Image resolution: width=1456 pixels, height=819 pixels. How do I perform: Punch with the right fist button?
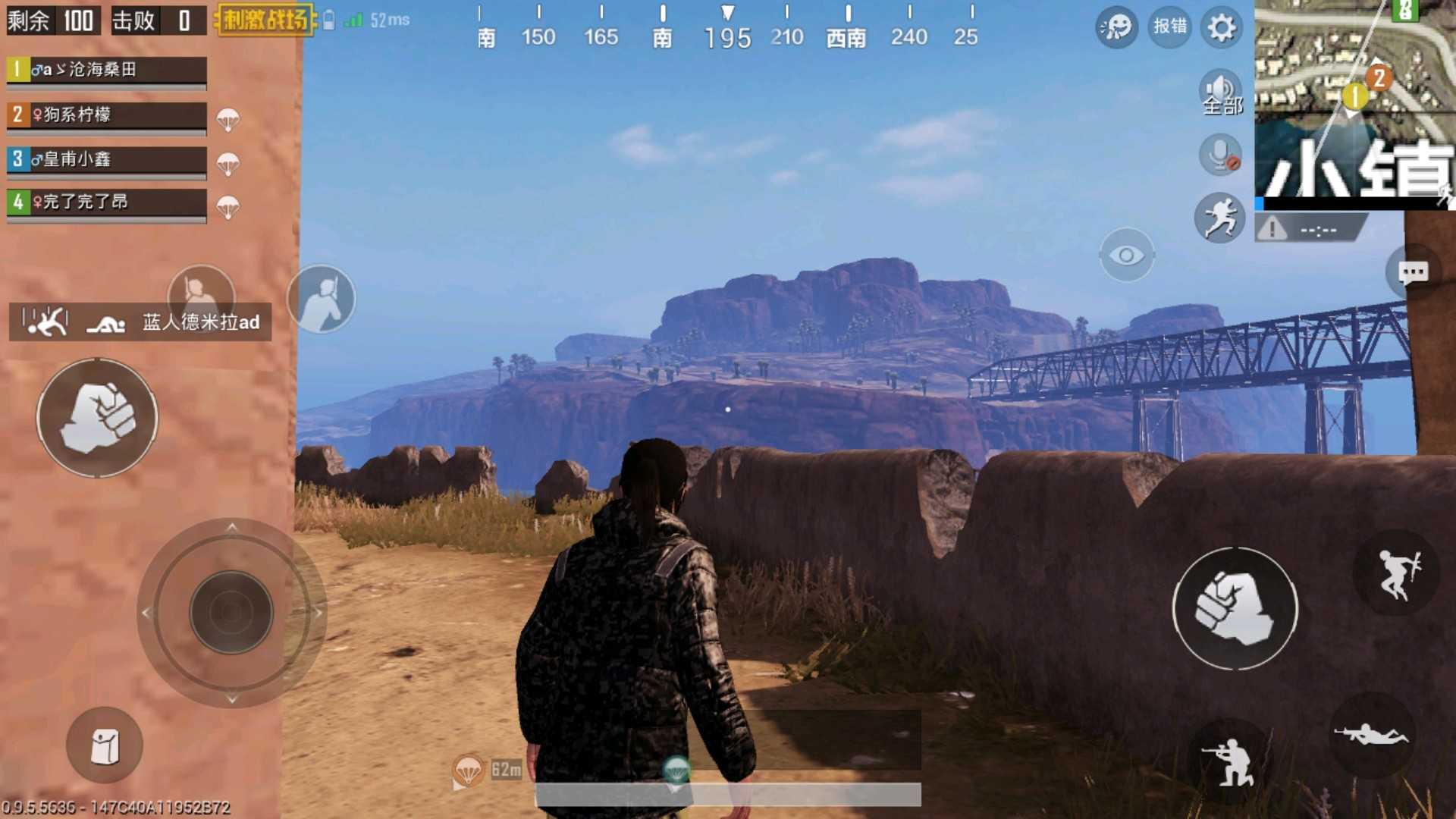click(x=1235, y=608)
